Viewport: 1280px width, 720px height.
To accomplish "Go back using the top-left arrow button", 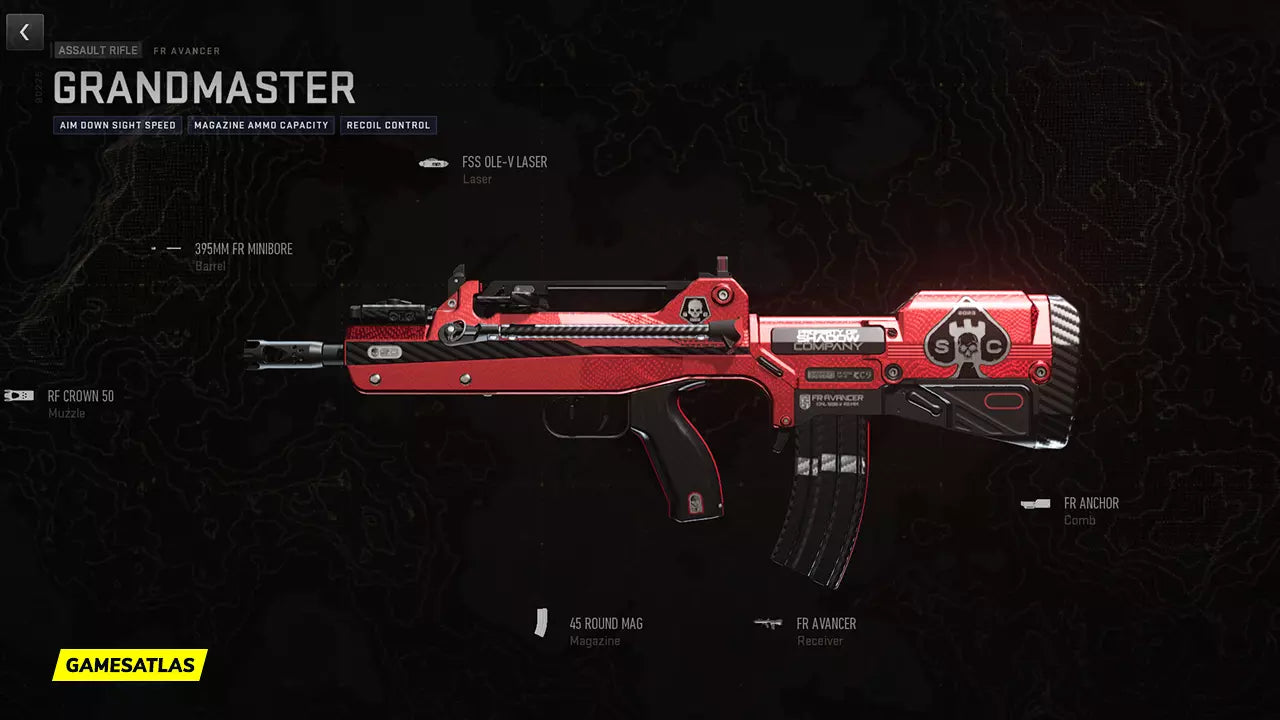I will click(25, 32).
